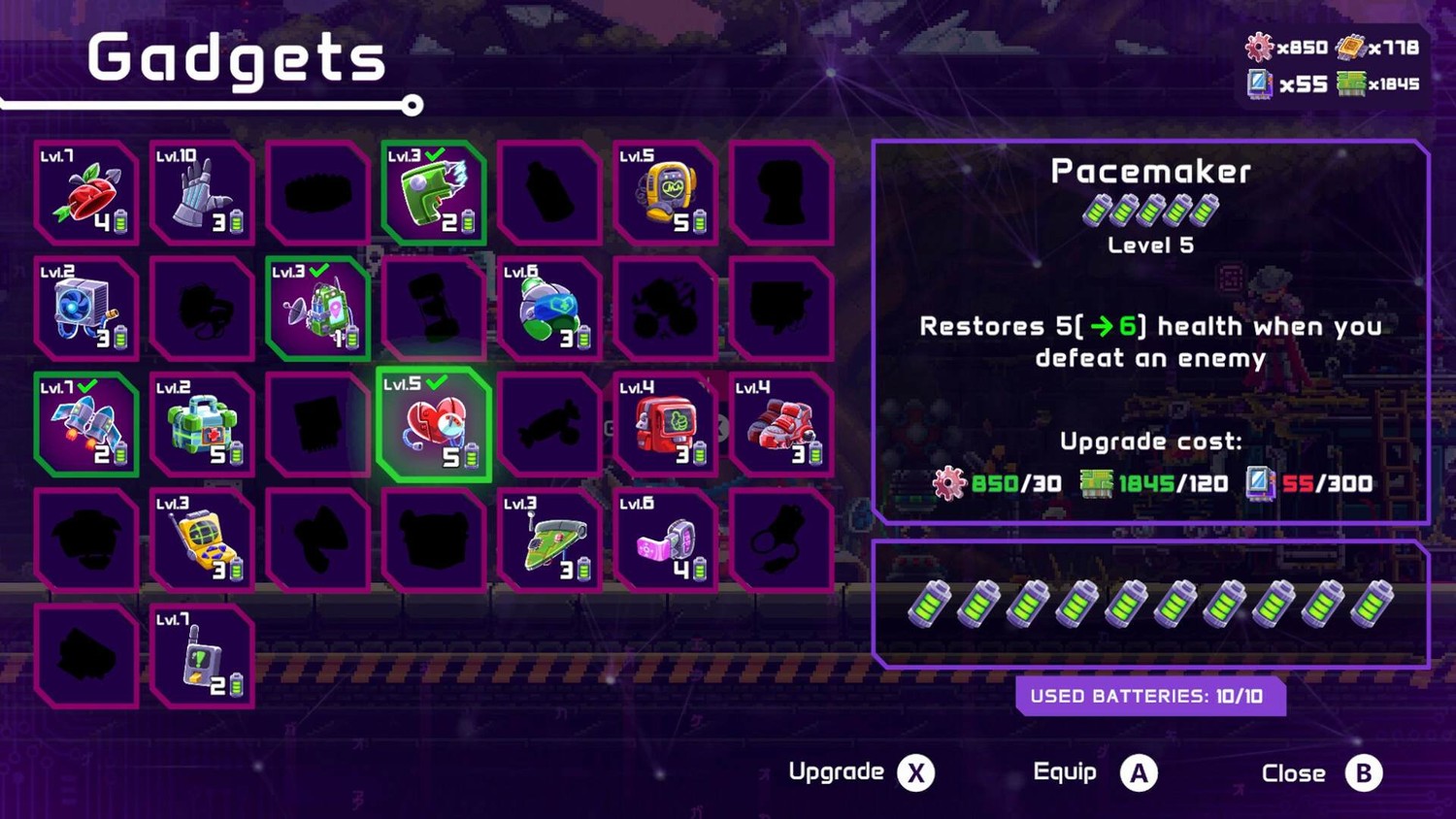Image resolution: width=1456 pixels, height=819 pixels.
Task: Select the blue and green helmet gadget
Action: click(549, 309)
